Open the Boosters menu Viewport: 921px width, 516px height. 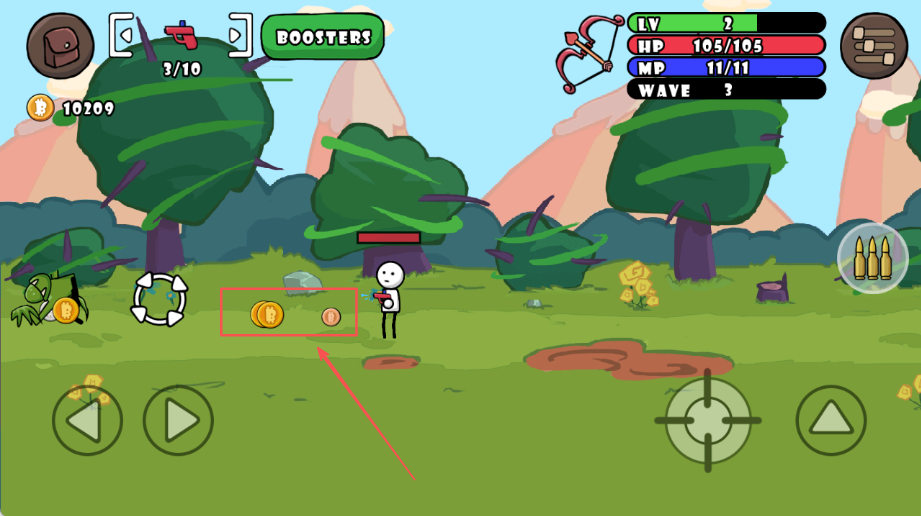click(323, 37)
